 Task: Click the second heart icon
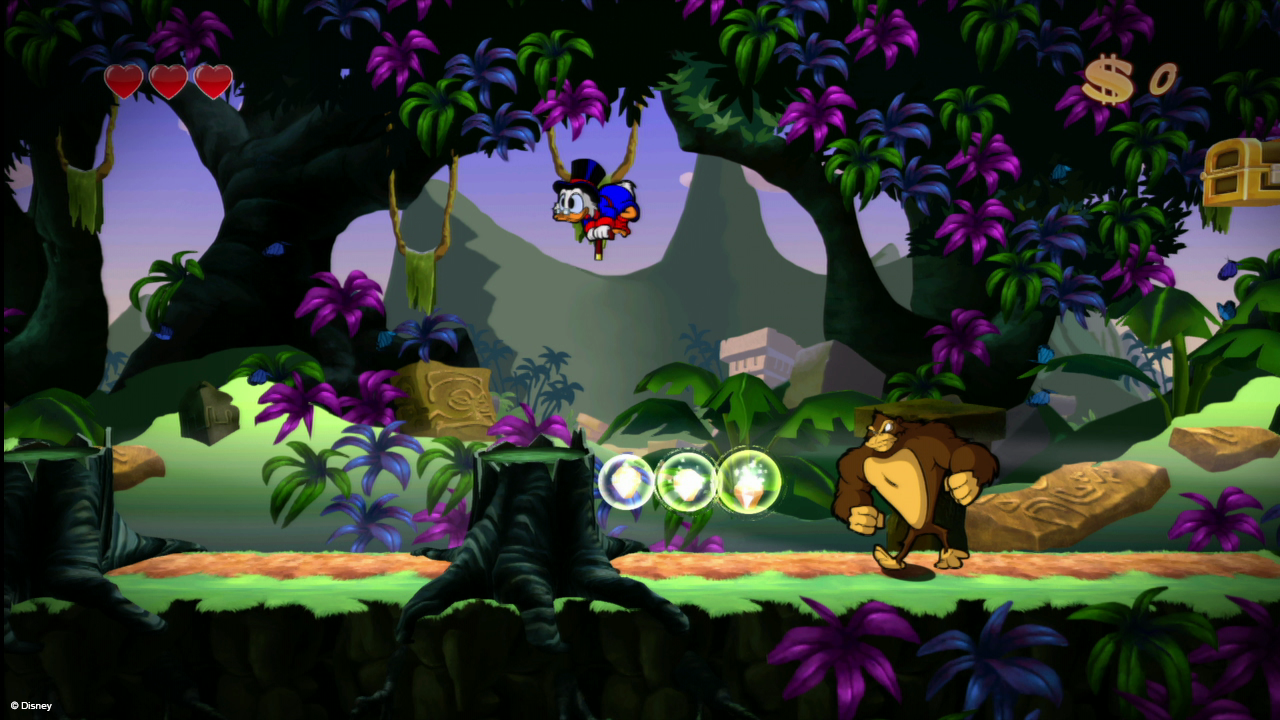(168, 80)
